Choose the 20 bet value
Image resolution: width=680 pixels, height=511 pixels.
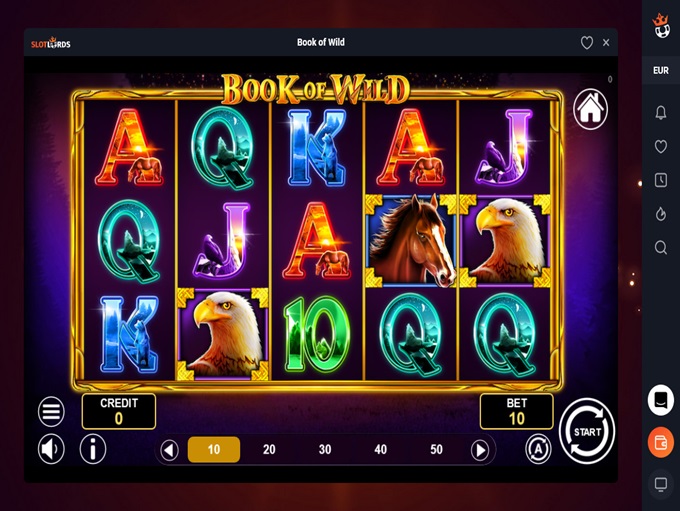[x=269, y=450]
